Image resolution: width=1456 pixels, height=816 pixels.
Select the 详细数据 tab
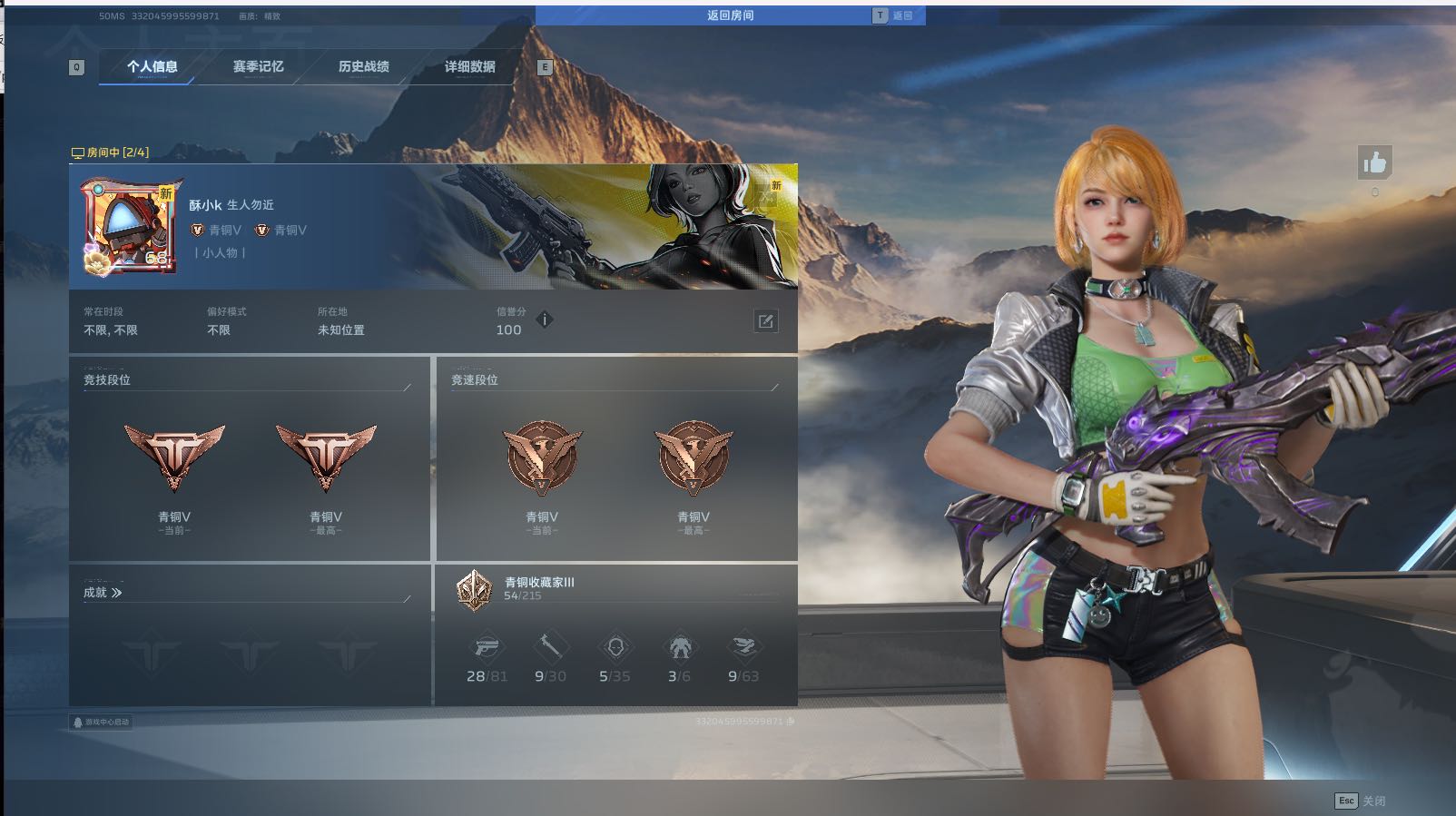tap(469, 66)
